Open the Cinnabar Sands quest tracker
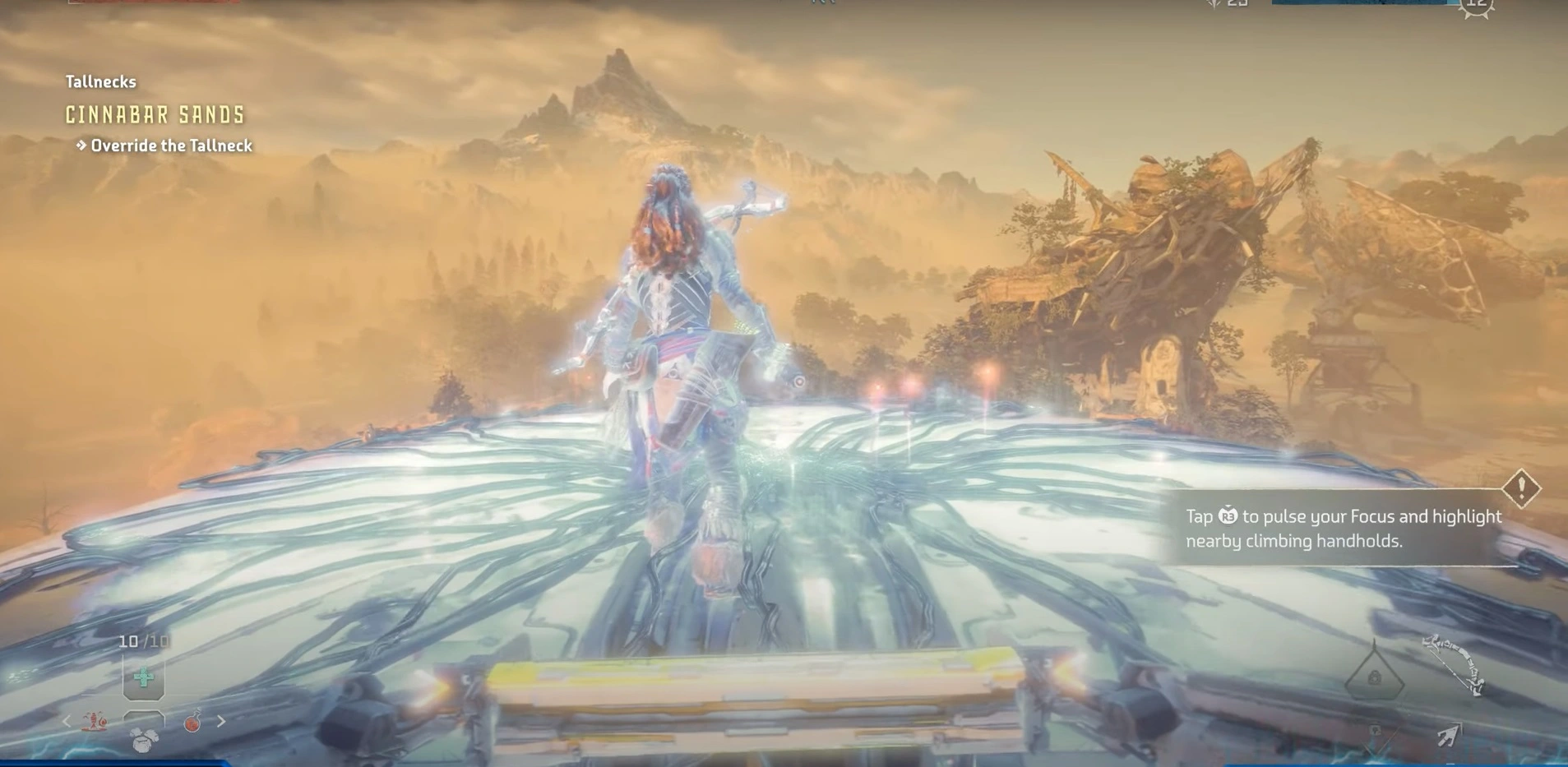 point(155,115)
